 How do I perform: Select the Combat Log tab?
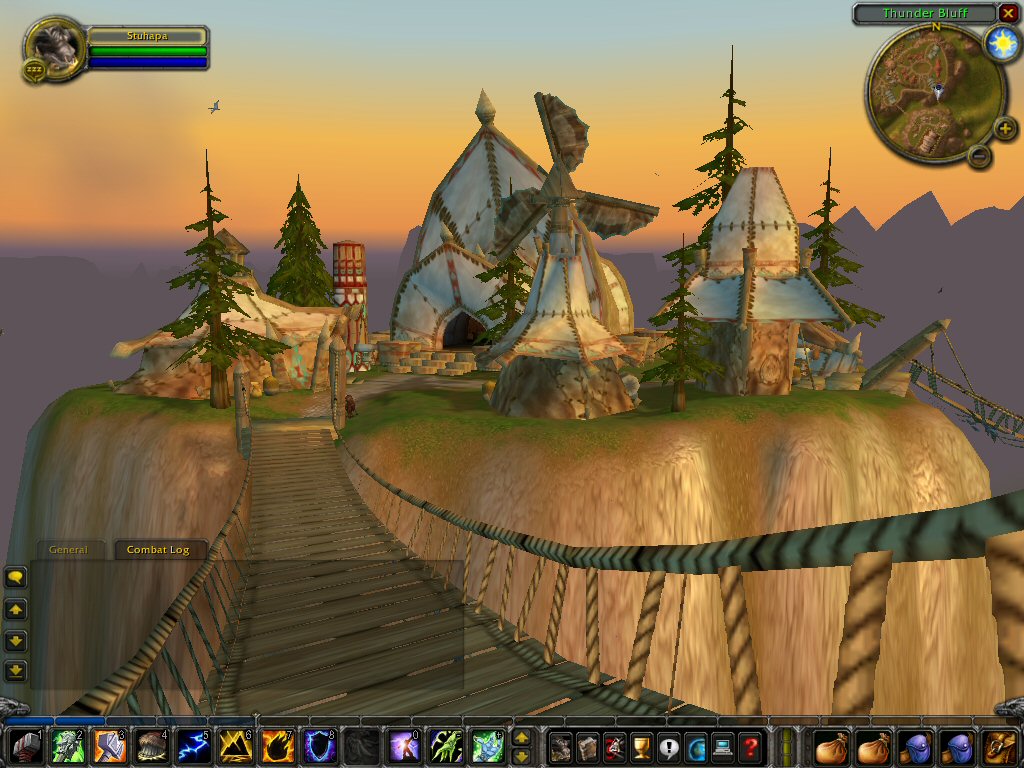[157, 550]
